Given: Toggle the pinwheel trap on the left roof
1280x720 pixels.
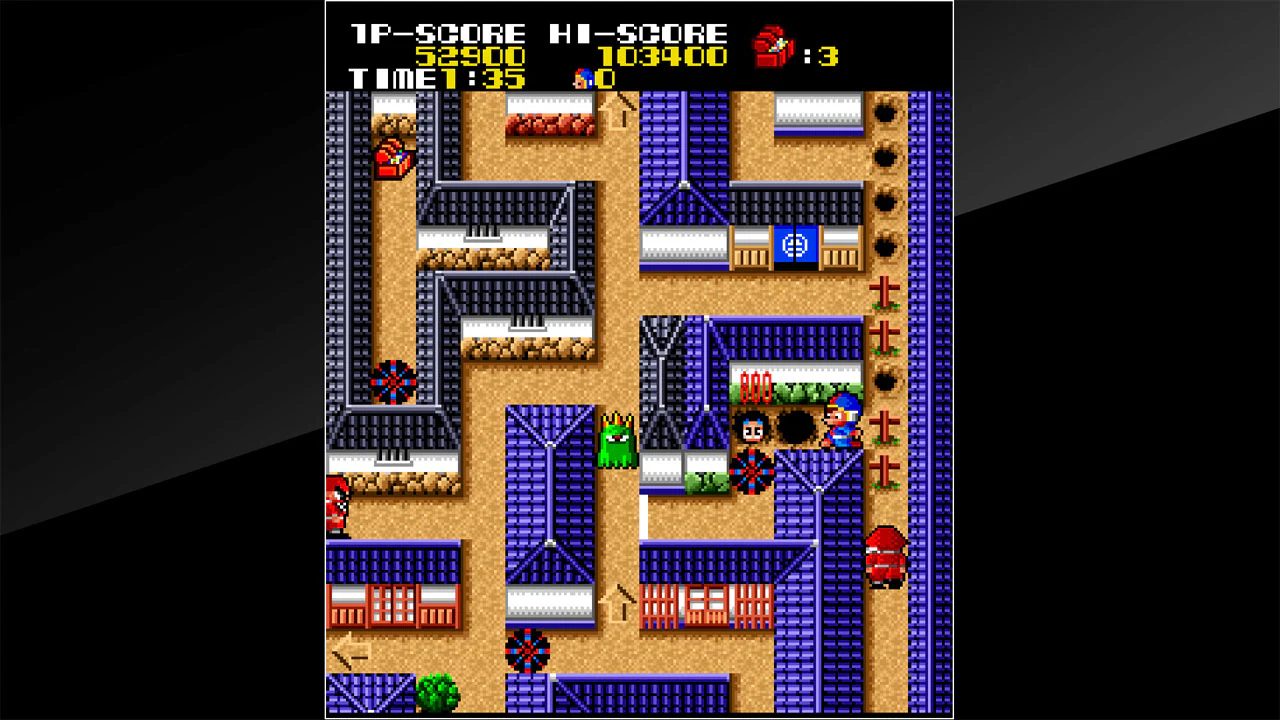Looking at the screenshot, I should (x=395, y=380).
